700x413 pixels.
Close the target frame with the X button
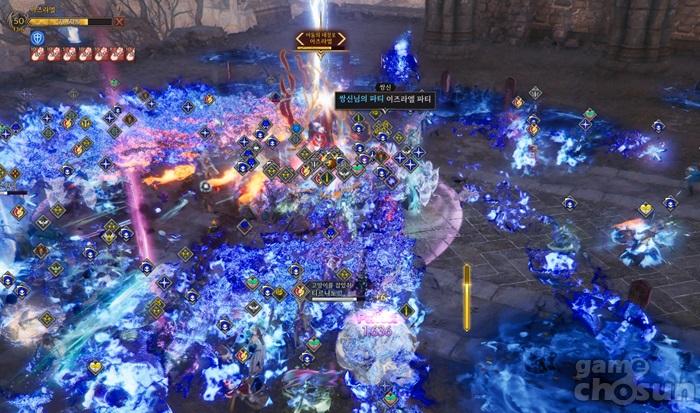pos(120,20)
